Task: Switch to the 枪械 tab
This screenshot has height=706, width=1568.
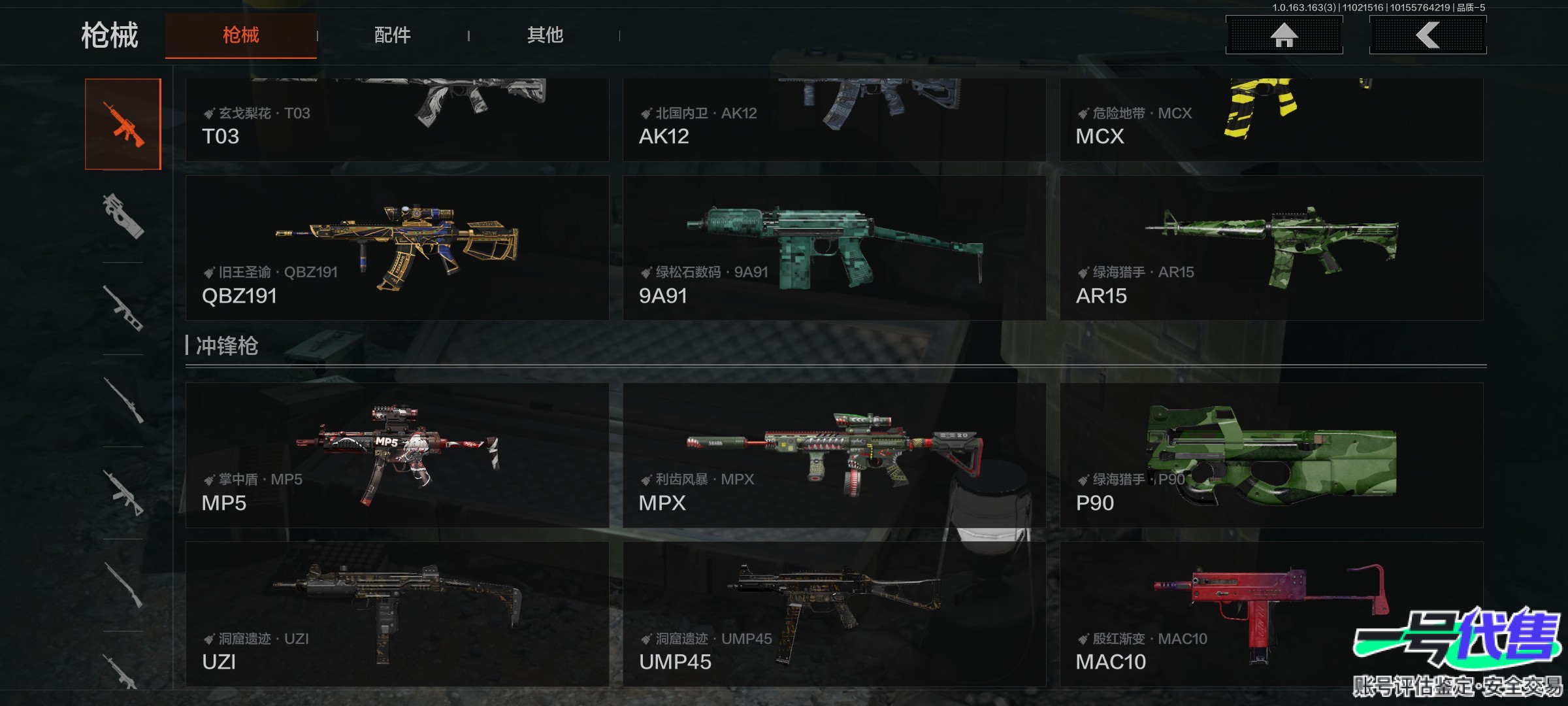Action: 240,35
